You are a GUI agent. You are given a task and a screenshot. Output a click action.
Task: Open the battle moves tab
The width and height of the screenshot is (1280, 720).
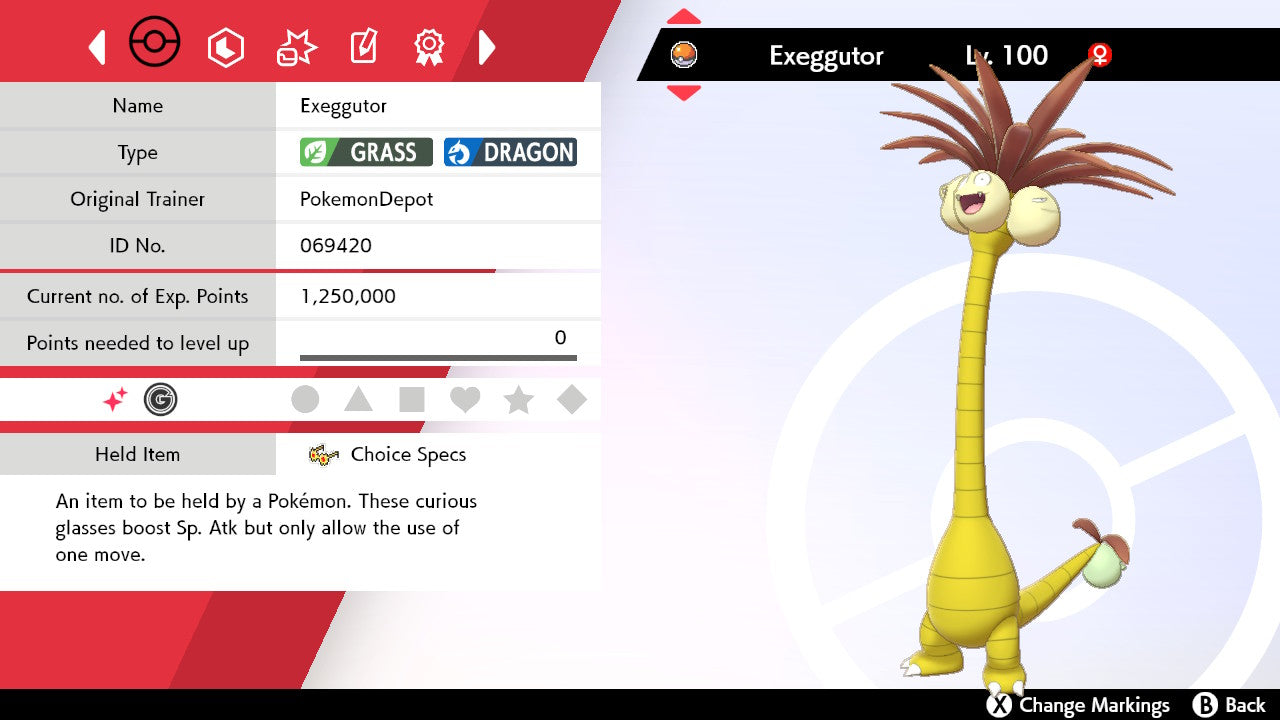pos(296,47)
